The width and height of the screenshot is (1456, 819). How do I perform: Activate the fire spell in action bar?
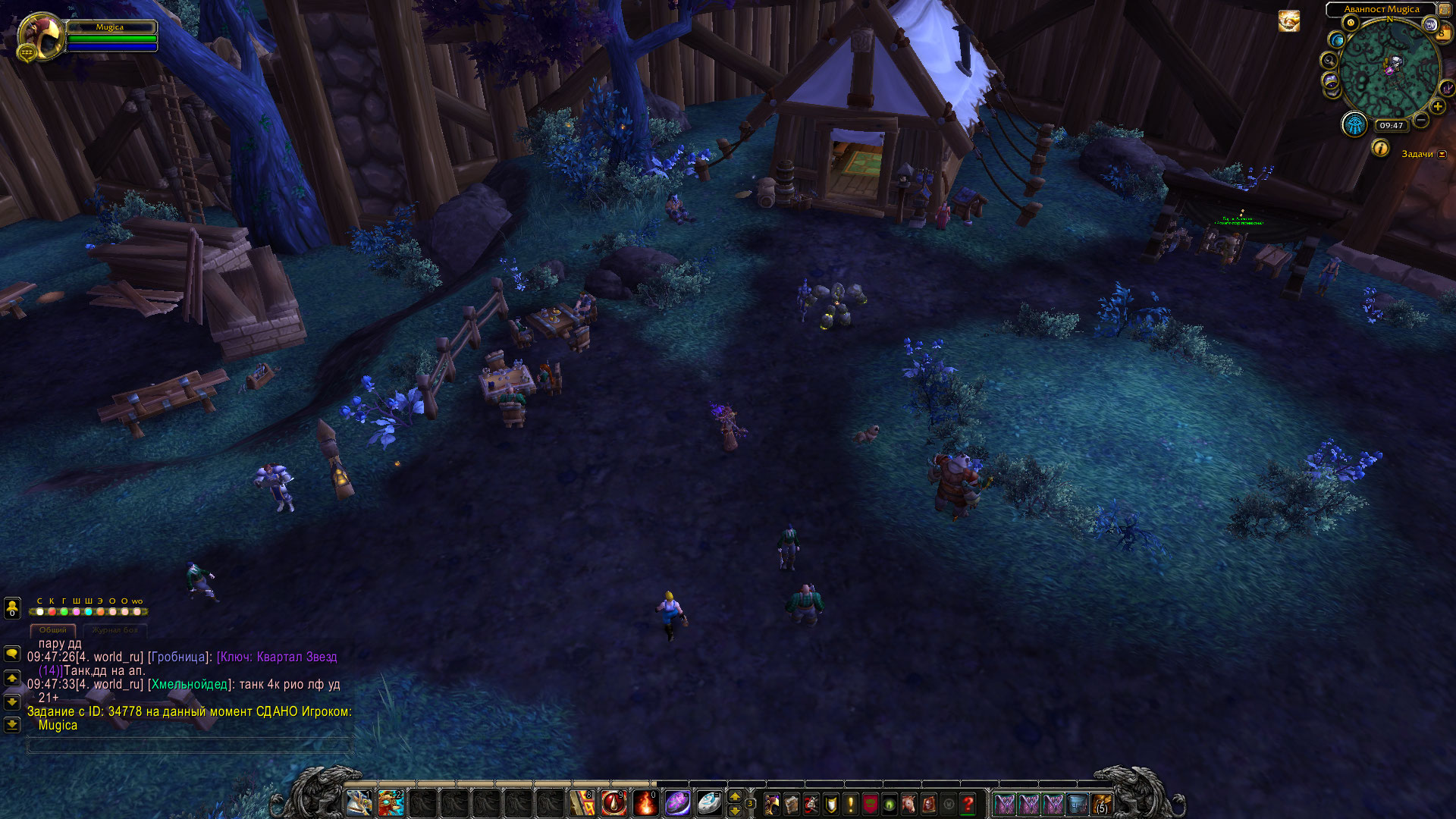point(645,803)
